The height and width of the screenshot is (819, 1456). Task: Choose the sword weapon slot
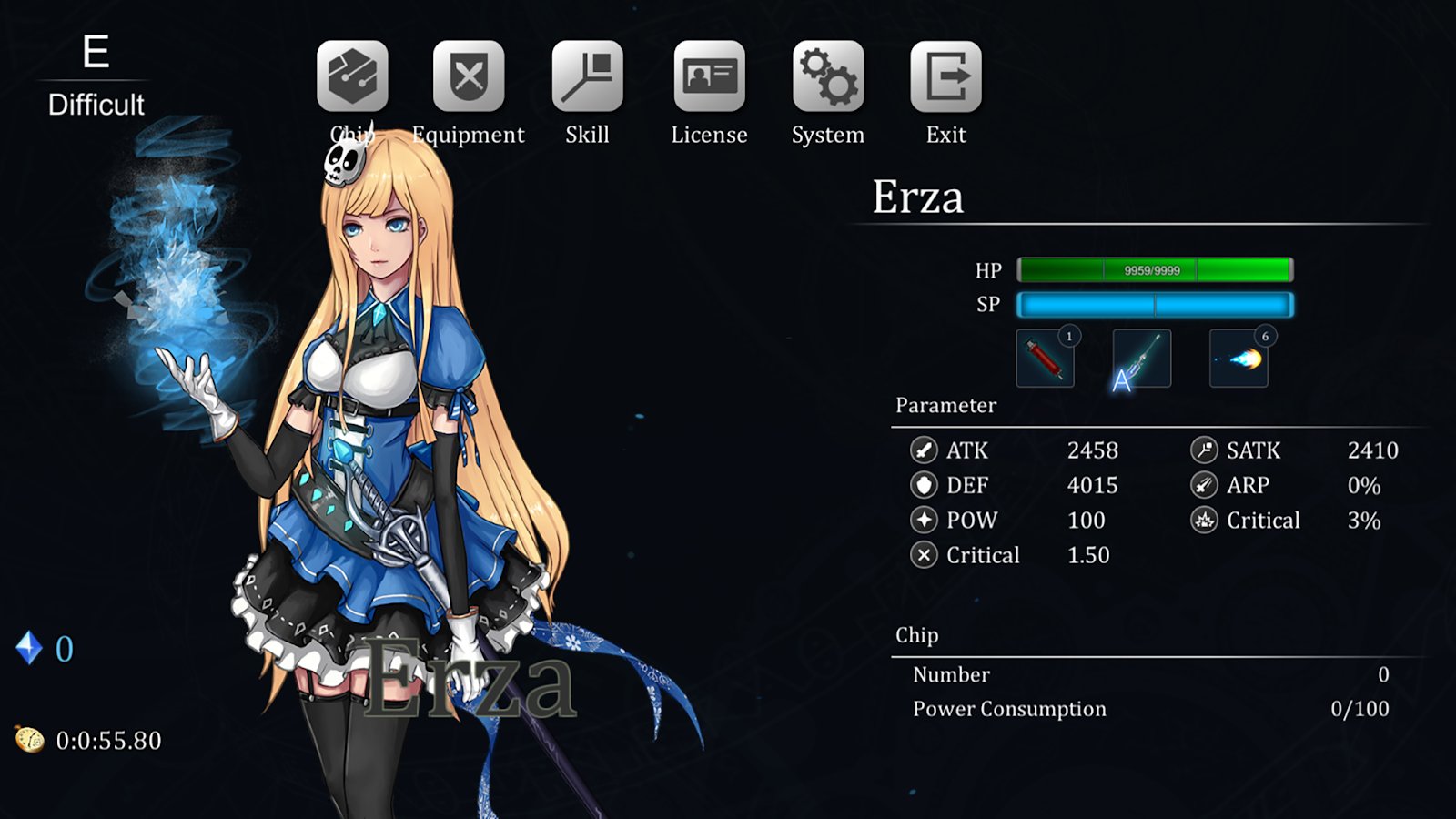pos(1141,359)
